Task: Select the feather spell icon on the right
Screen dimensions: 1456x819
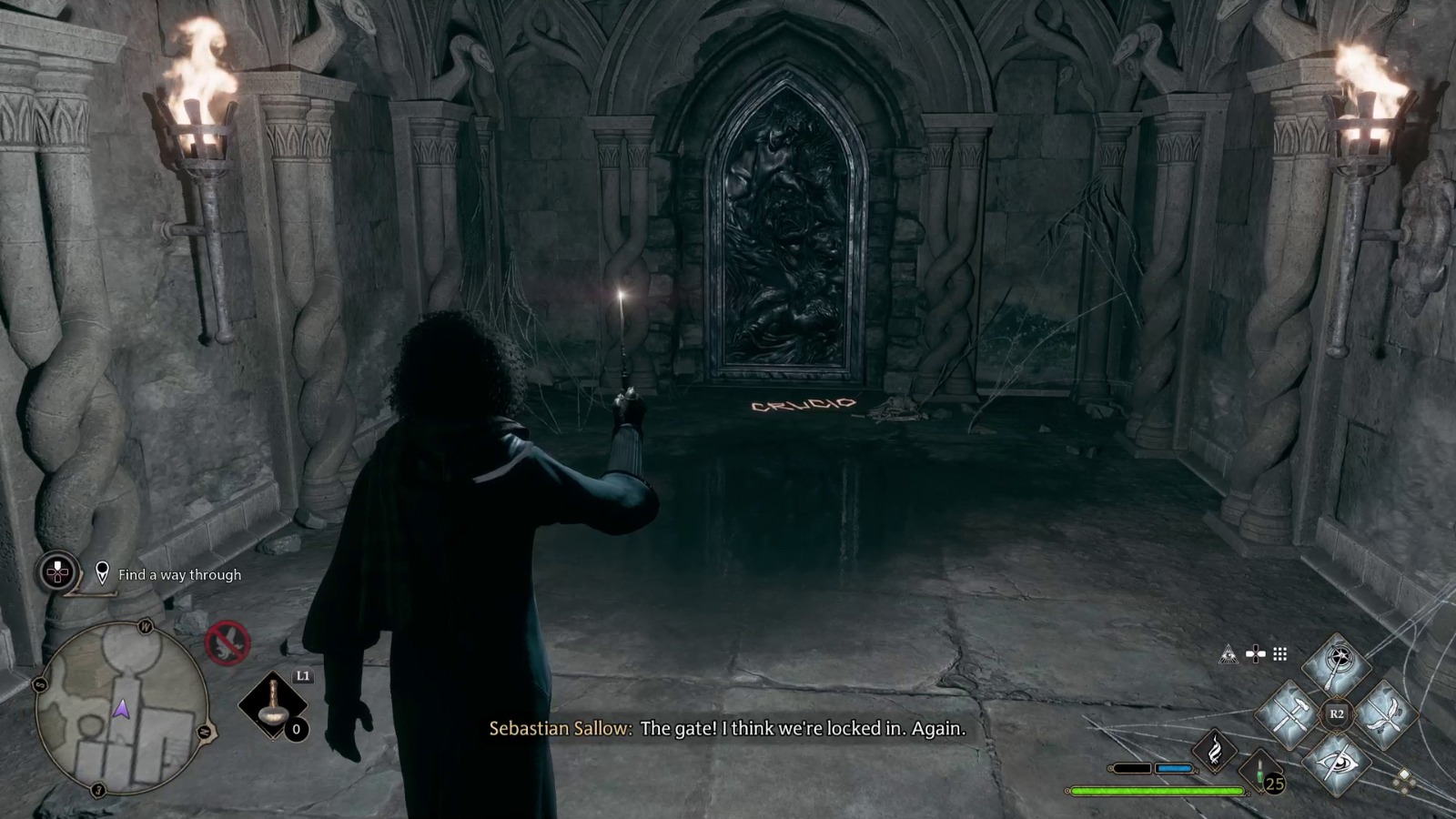Action: coord(1385,713)
